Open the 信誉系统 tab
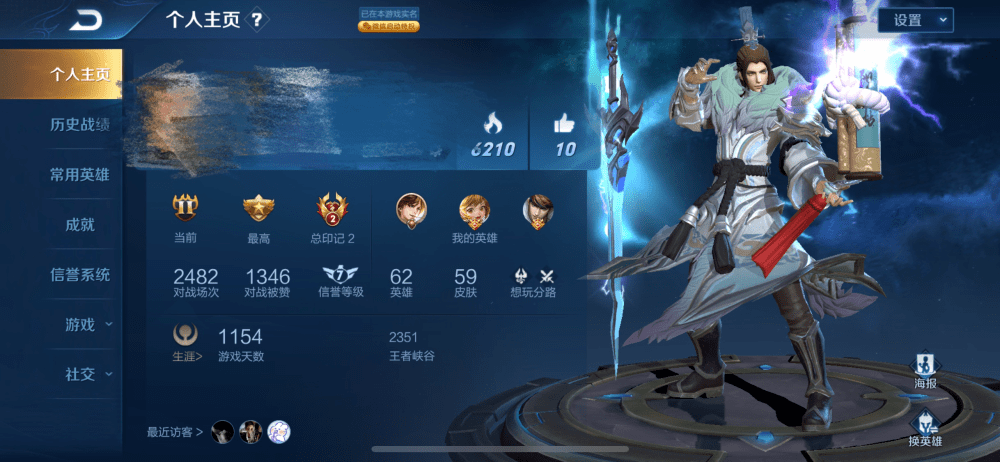Viewport: 1000px width, 462px height. pos(79,274)
